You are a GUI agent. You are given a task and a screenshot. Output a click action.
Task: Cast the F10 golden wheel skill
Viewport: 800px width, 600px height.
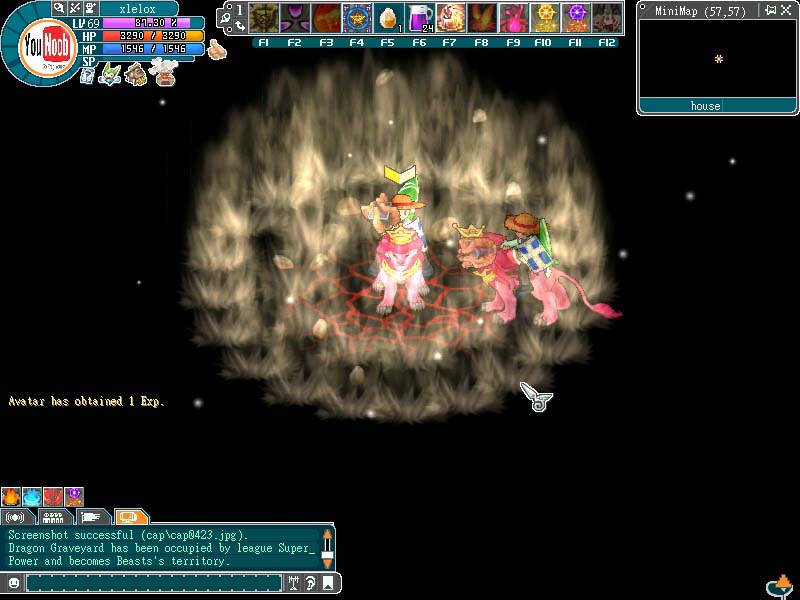click(544, 18)
